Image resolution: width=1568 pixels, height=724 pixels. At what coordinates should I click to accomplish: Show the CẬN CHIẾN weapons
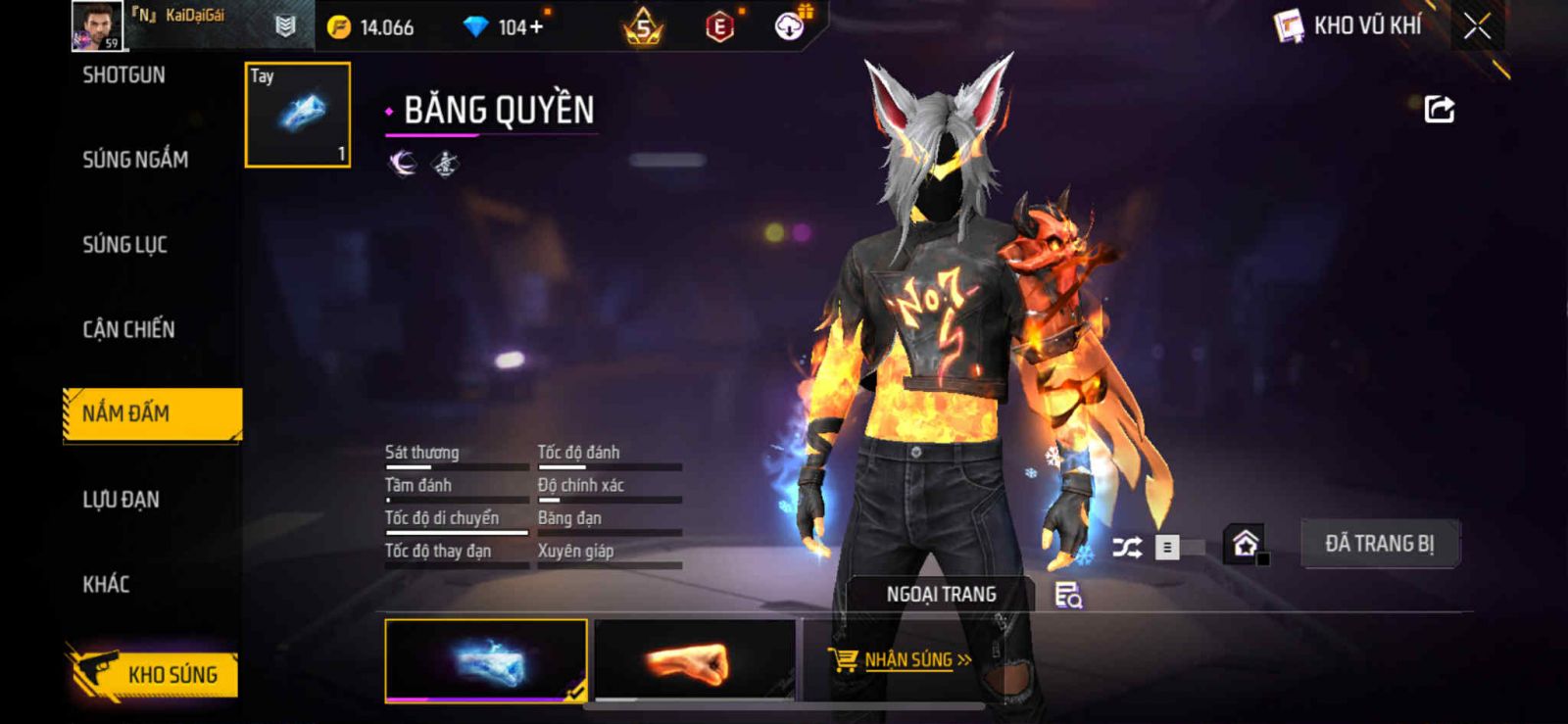coord(128,330)
